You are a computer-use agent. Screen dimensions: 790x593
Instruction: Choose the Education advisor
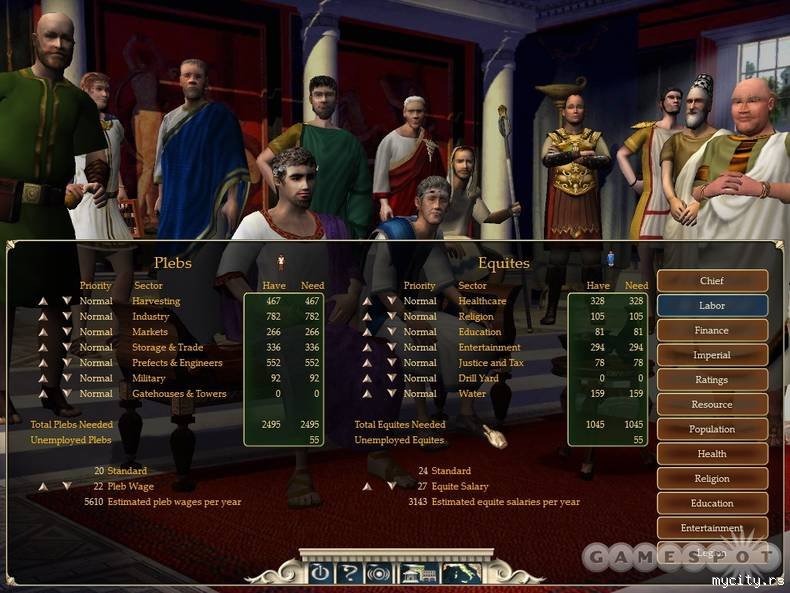(x=712, y=503)
